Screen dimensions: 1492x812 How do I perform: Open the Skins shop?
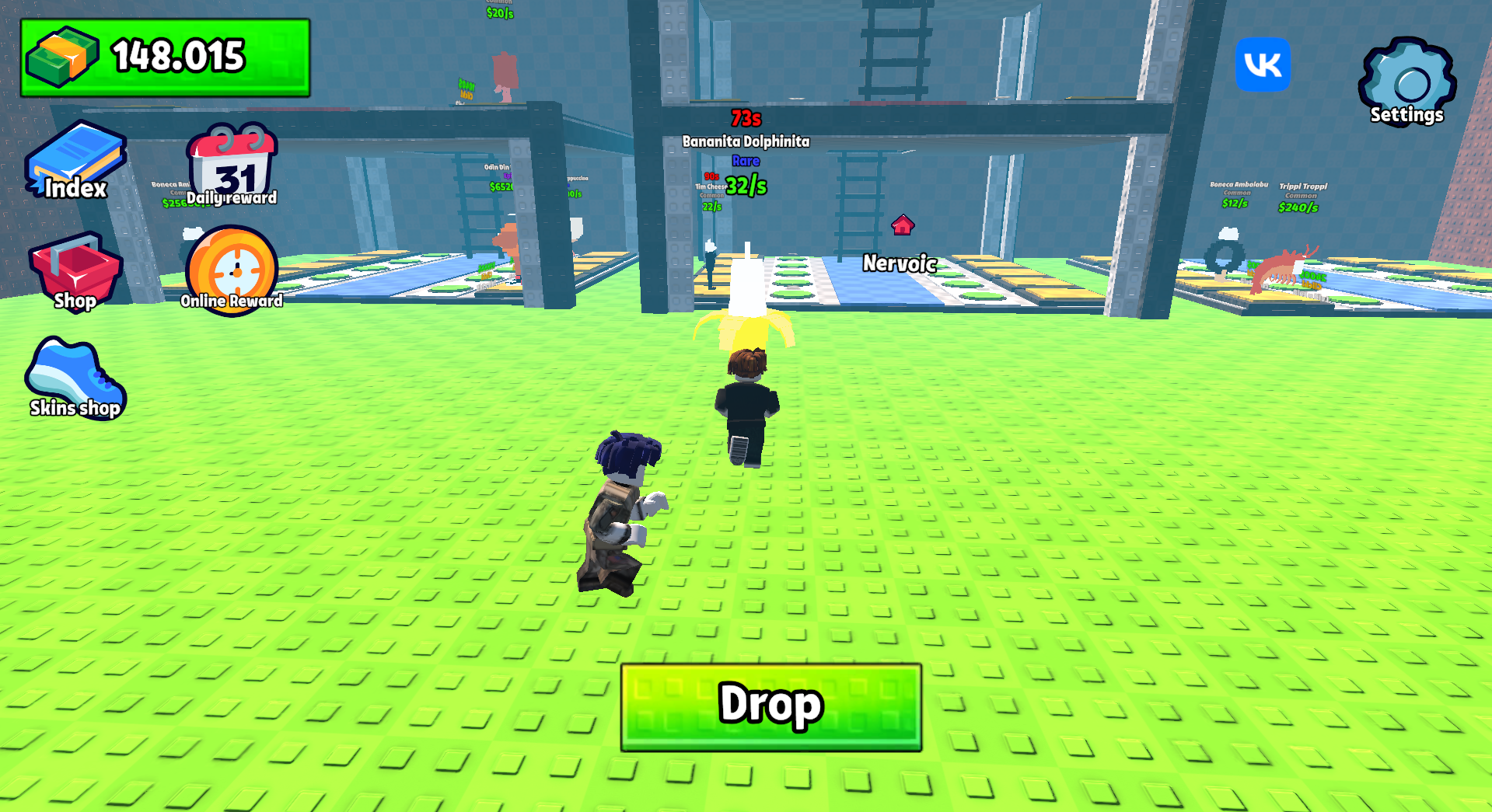pos(74,377)
